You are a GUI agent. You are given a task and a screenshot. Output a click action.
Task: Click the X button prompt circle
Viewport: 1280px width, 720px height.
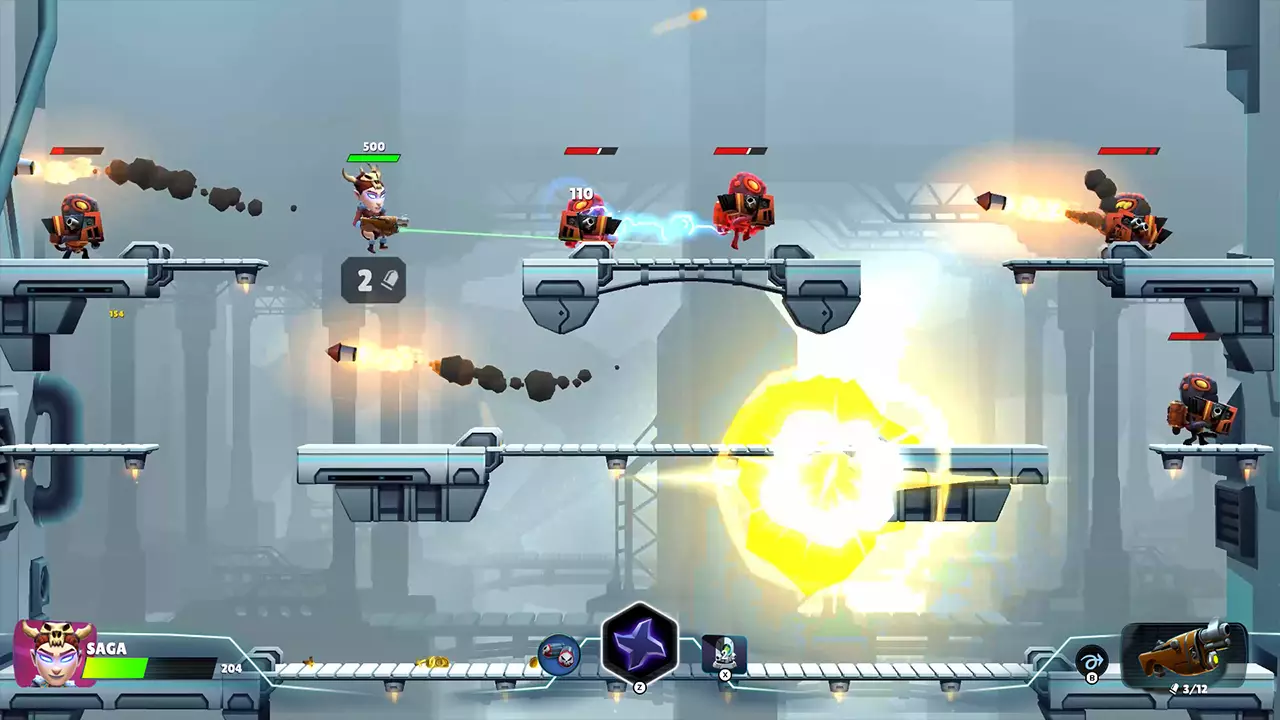pyautogui.click(x=725, y=675)
